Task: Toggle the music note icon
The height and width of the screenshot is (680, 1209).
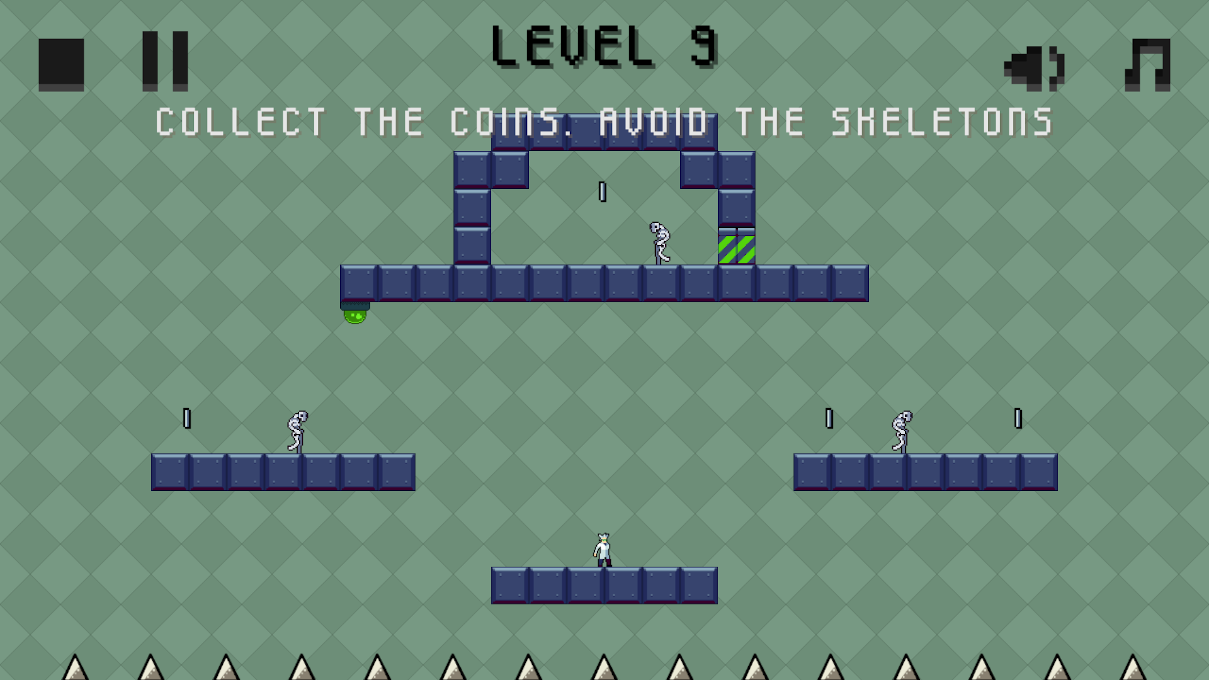Action: coord(1147,65)
